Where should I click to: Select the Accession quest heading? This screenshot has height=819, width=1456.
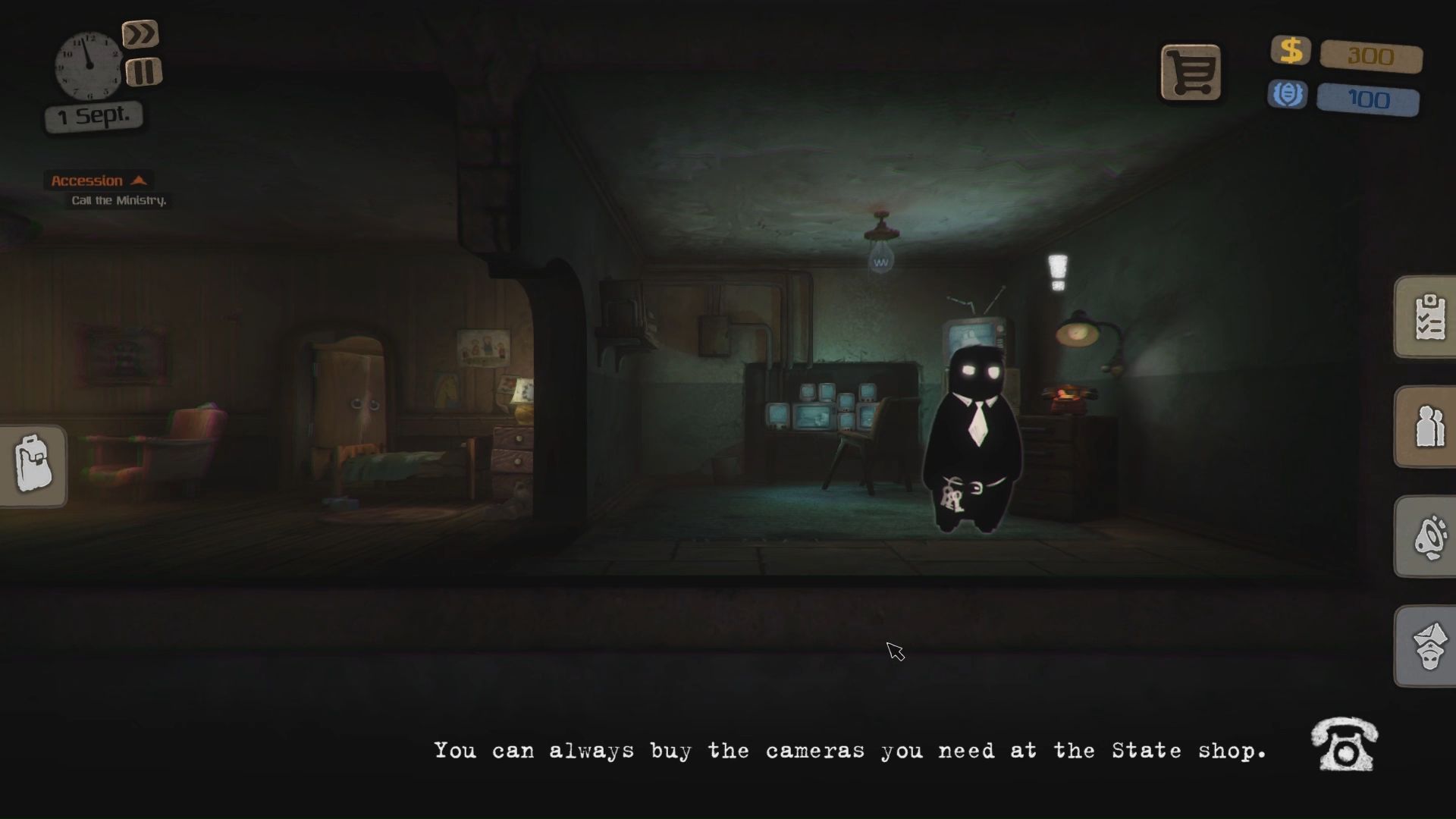(x=86, y=180)
